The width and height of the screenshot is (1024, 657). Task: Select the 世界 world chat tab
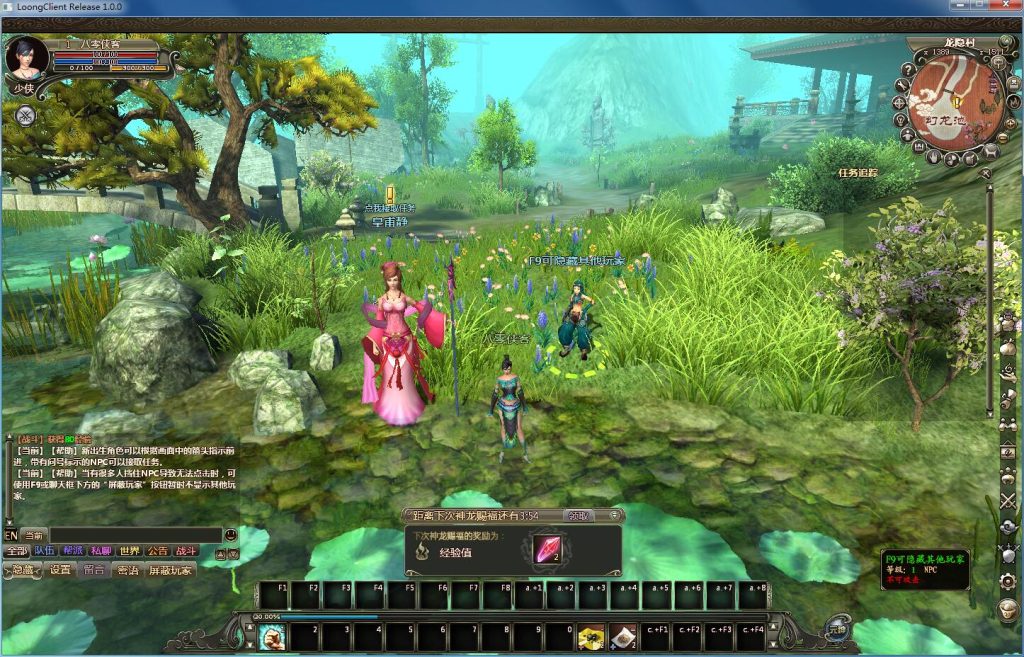click(x=129, y=551)
